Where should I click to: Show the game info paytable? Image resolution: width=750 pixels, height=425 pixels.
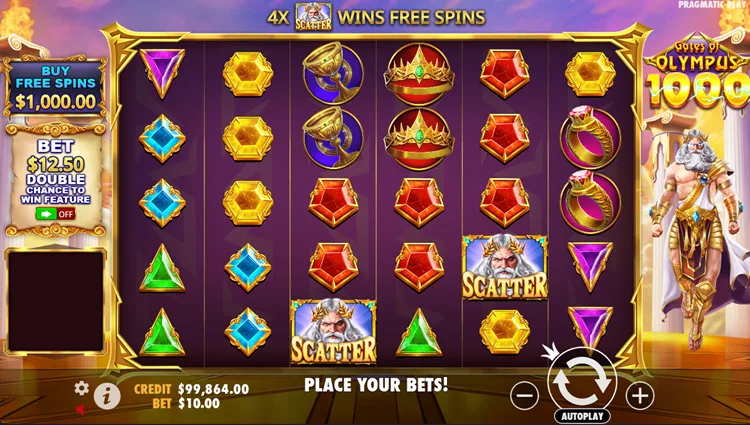(x=107, y=396)
